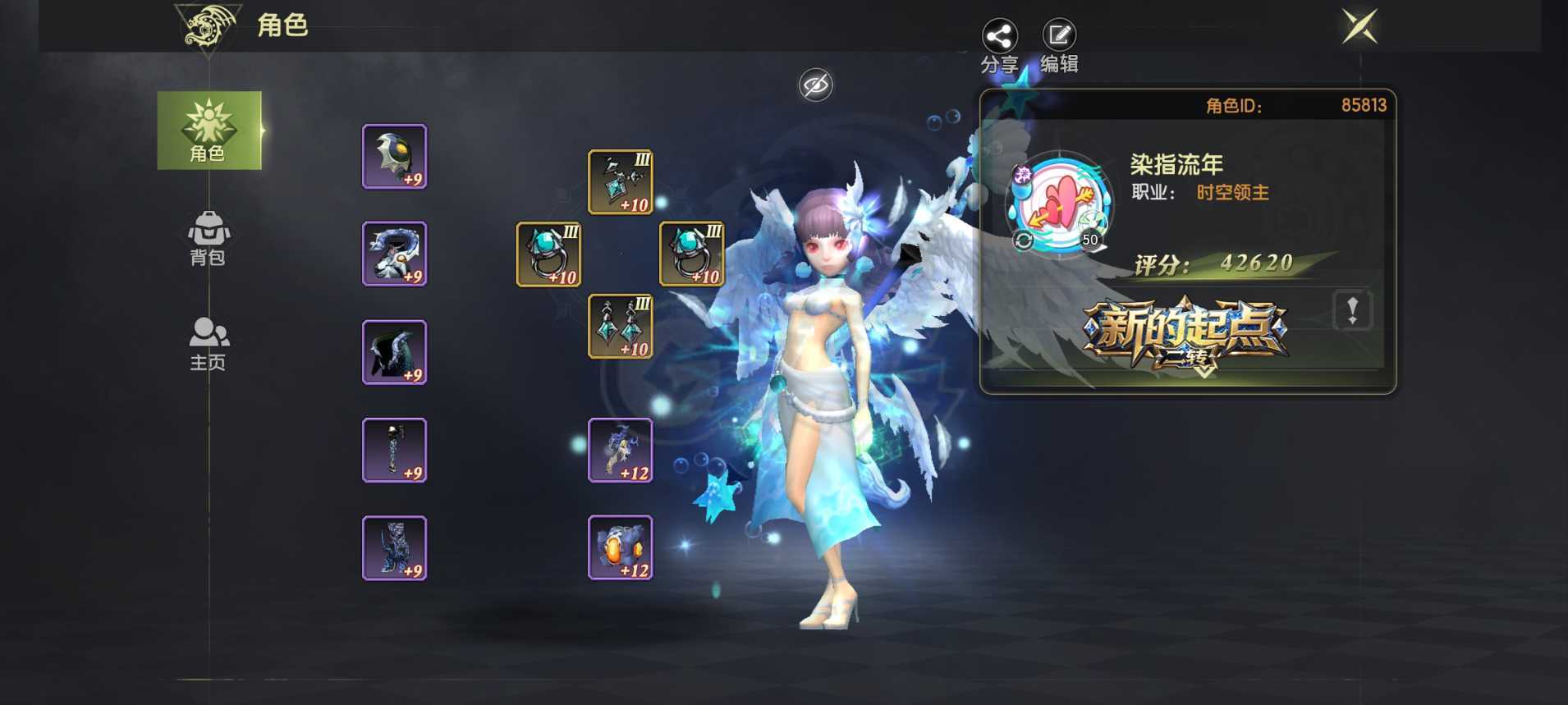Select the +9 helmet equipment slot

(394, 157)
